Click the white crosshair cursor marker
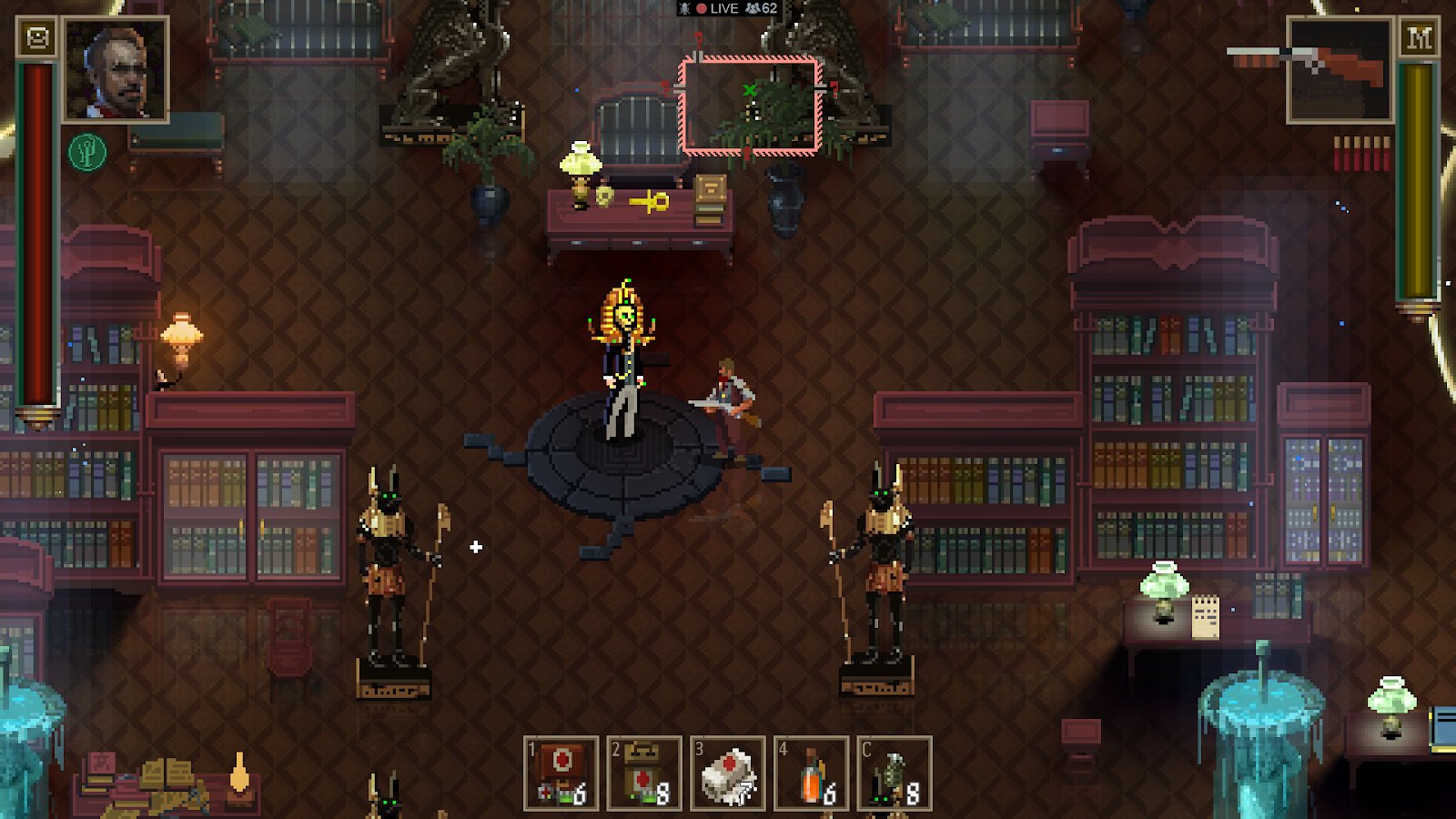The height and width of the screenshot is (819, 1456). point(476,547)
